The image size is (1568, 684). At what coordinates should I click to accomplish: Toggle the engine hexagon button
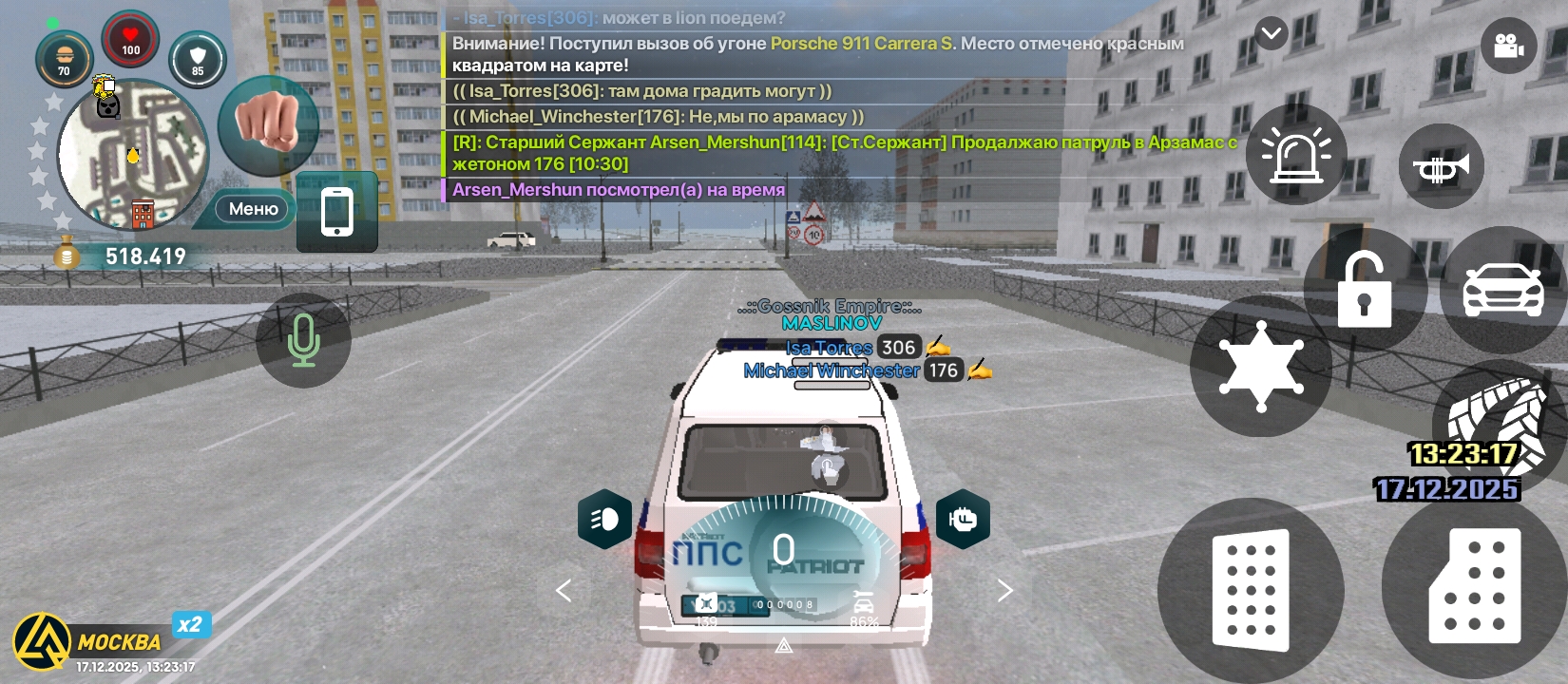963,519
